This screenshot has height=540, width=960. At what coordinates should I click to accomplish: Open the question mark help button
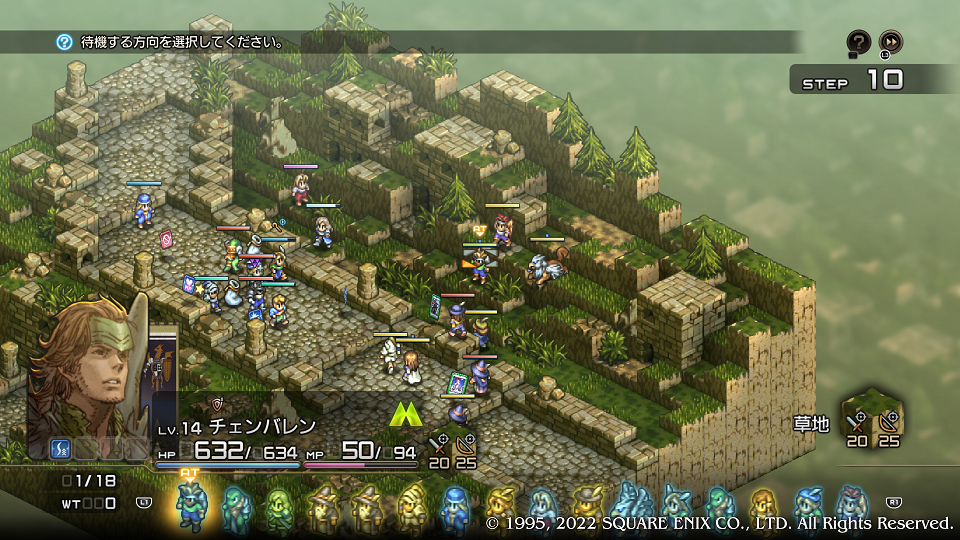(859, 42)
